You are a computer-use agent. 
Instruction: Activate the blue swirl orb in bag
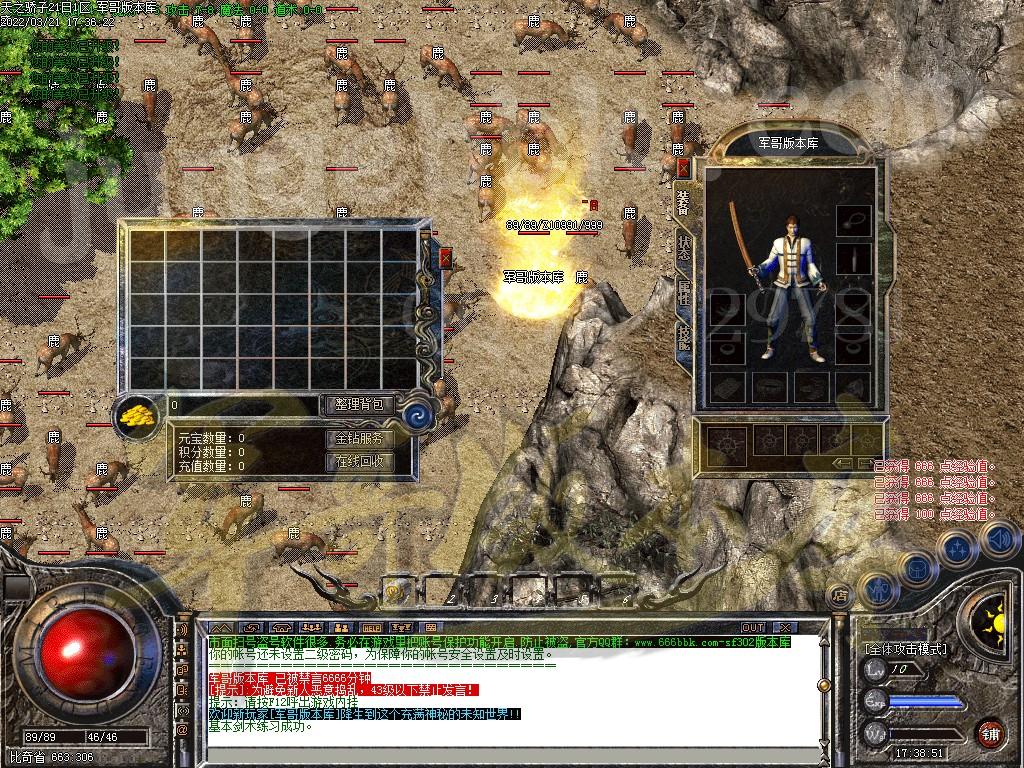coord(419,414)
